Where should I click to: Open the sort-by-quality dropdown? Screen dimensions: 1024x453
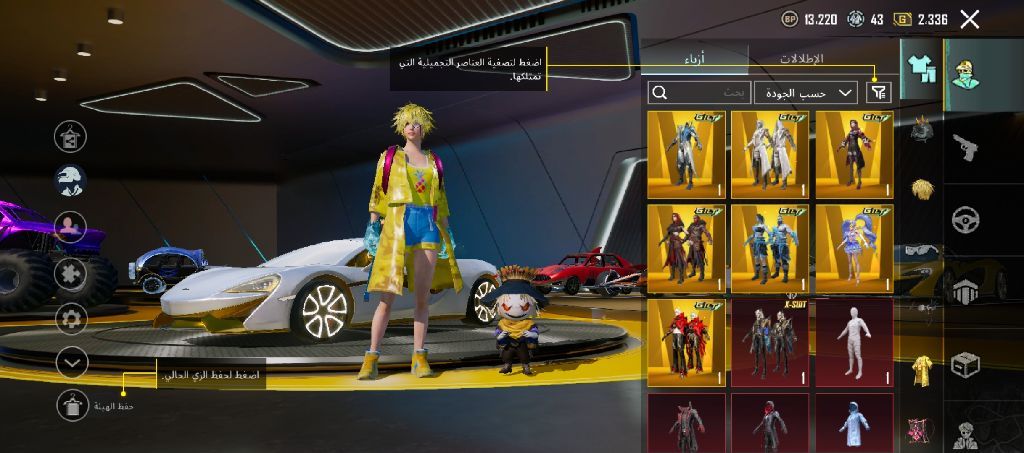[807, 93]
